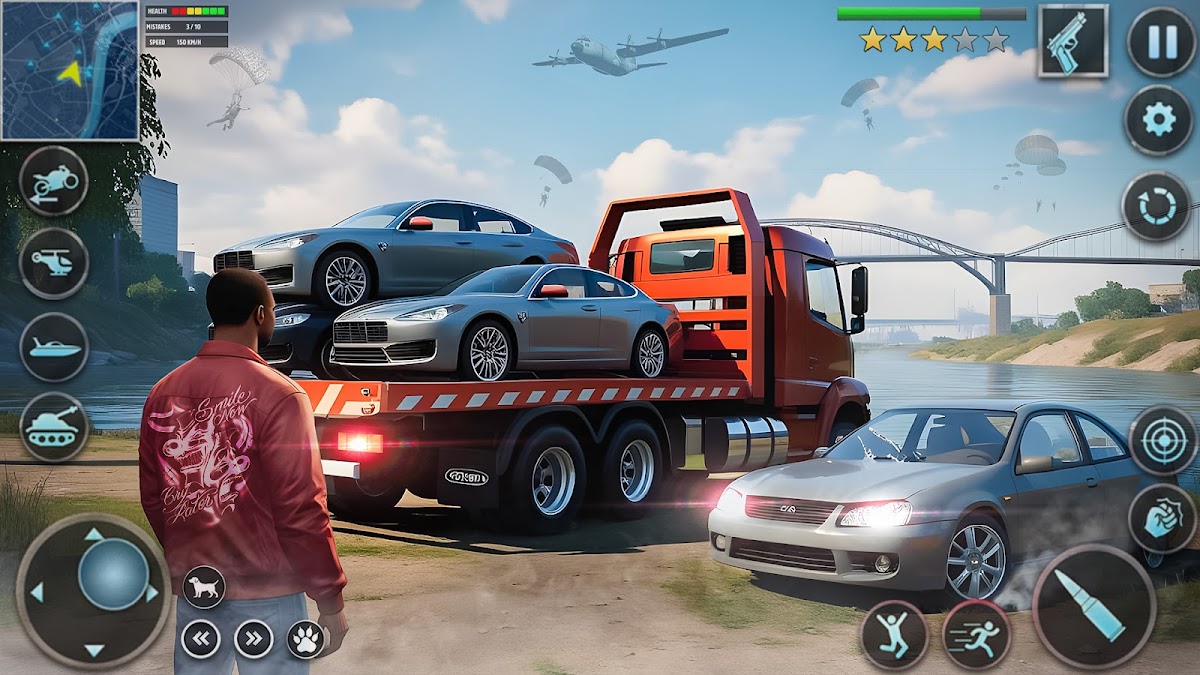This screenshot has width=1200, height=675.
Task: Select the pistol weapon slot
Action: click(x=1073, y=41)
